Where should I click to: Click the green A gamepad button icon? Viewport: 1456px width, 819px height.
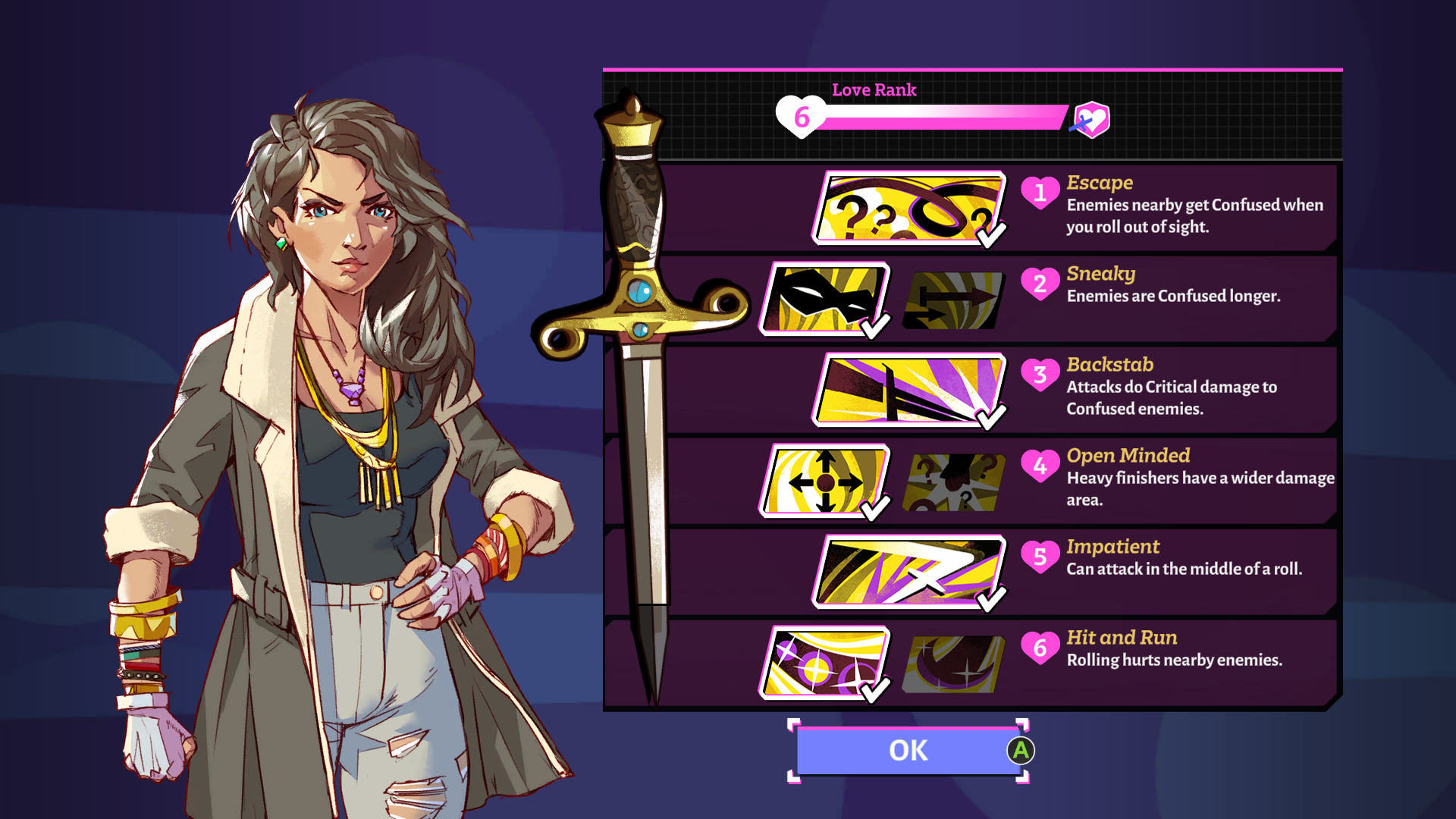1020,750
